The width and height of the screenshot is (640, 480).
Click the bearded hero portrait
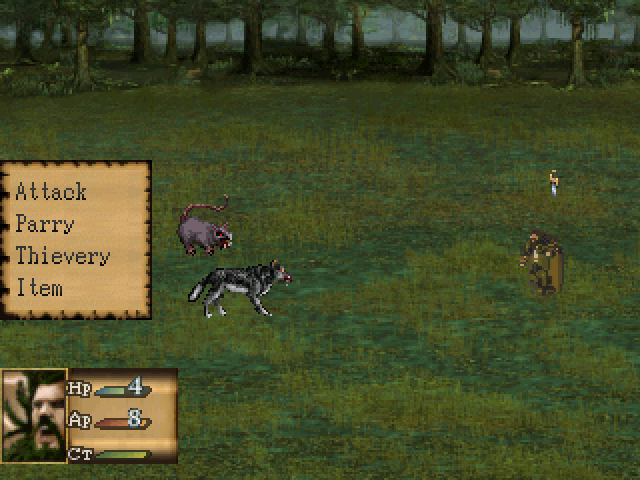click(34, 415)
